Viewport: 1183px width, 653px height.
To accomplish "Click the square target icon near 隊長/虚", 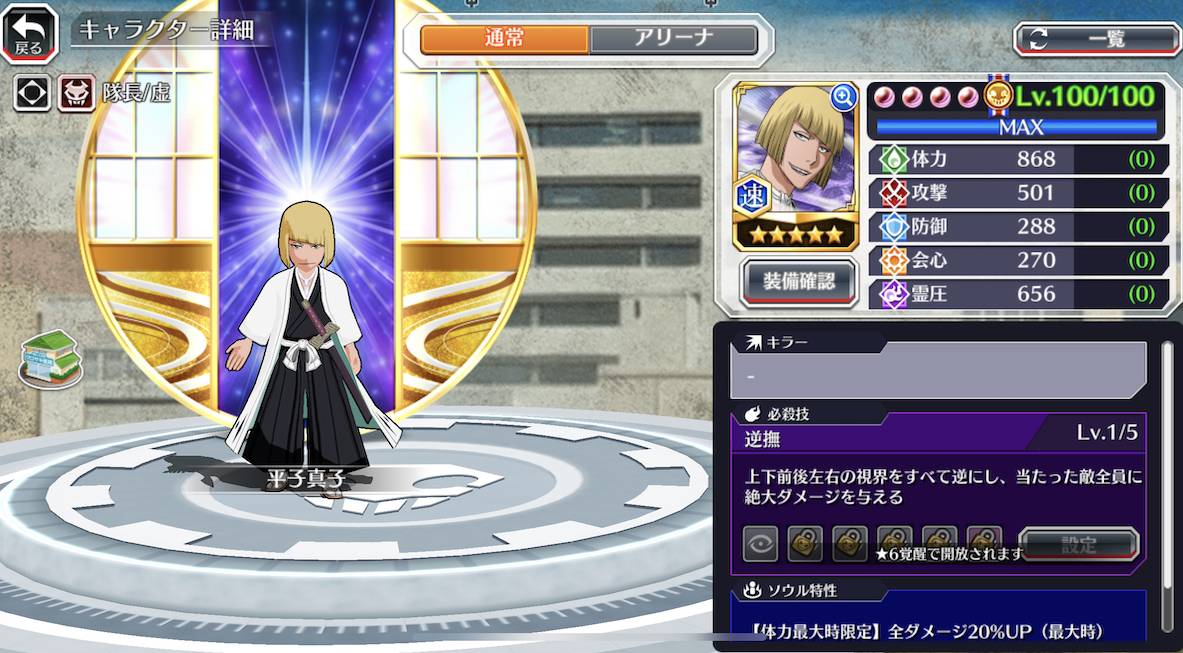I will [33, 94].
